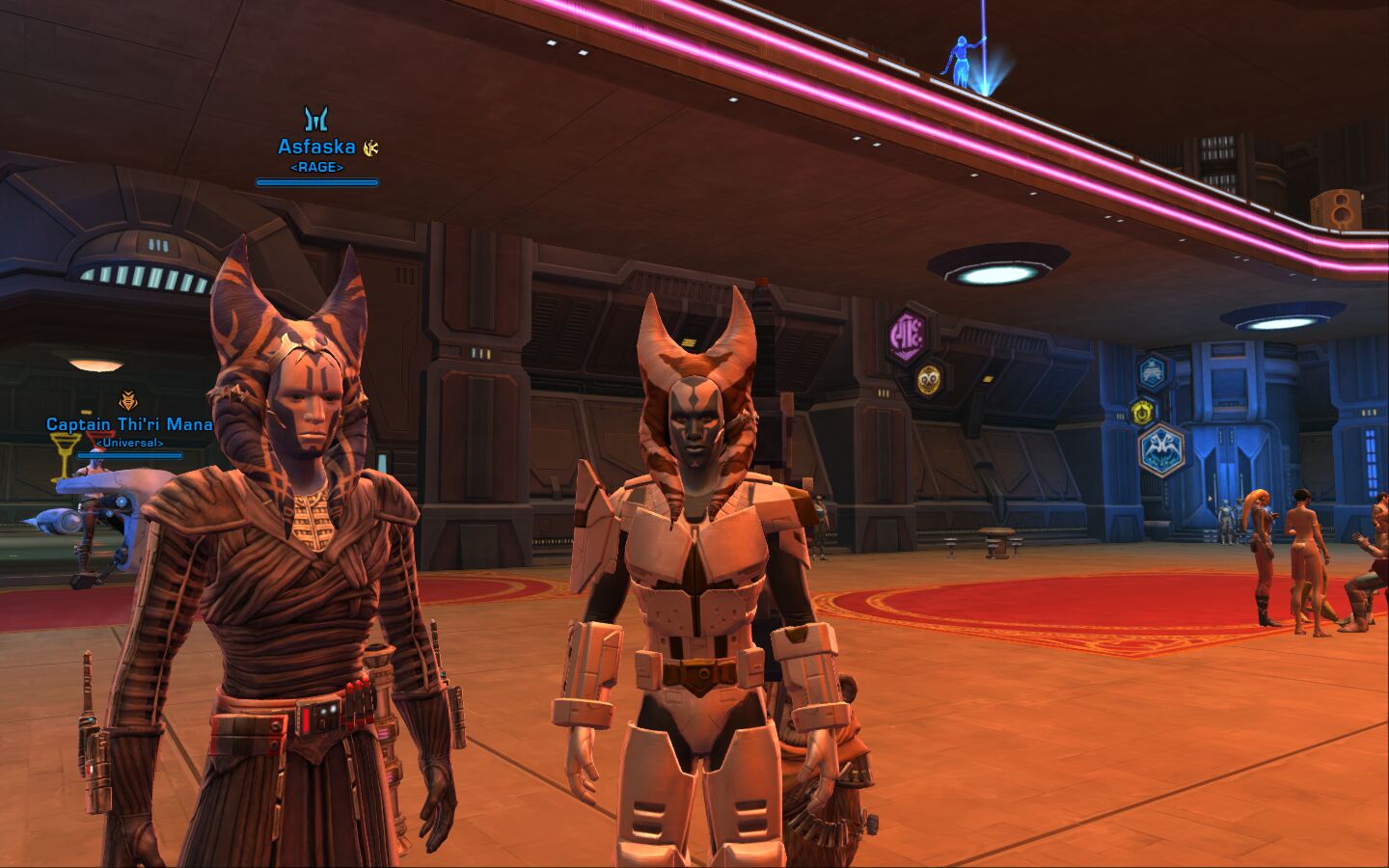The image size is (1389, 868).
Task: Target Captain Thi'ri Mana's nameplate
Action: (129, 424)
